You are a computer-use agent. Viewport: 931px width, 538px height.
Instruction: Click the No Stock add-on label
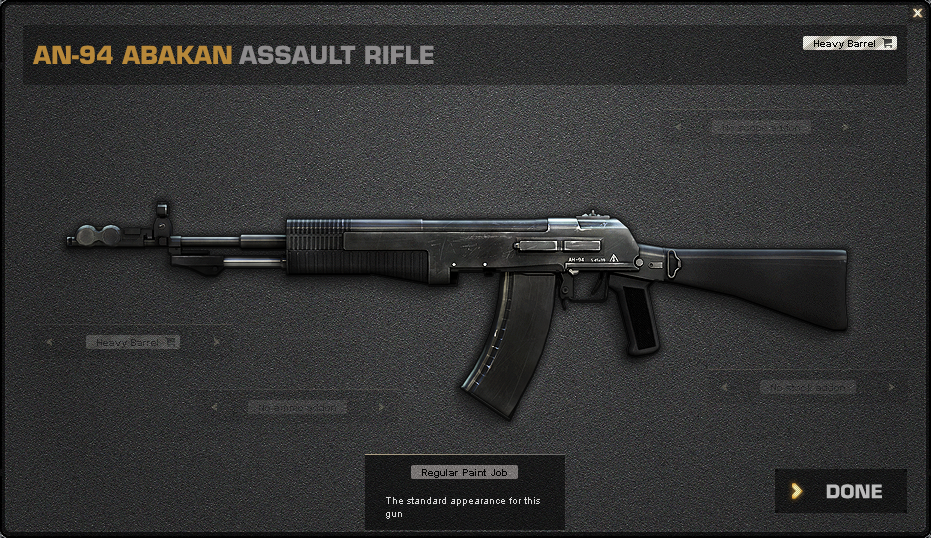click(x=808, y=386)
